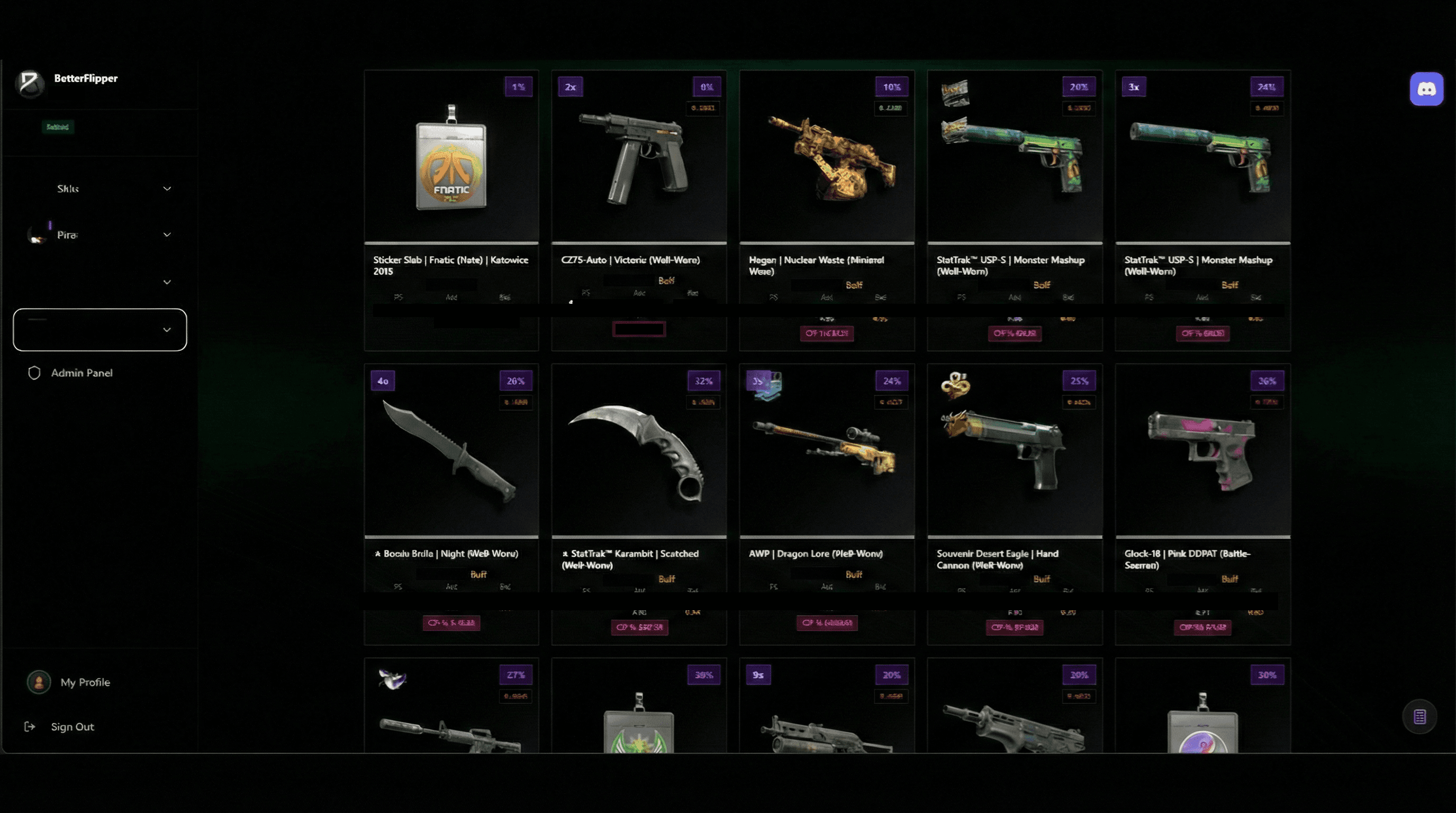
Task: Select the Fnatic Katowice 2015 Sticker Slab card
Action: pyautogui.click(x=451, y=158)
